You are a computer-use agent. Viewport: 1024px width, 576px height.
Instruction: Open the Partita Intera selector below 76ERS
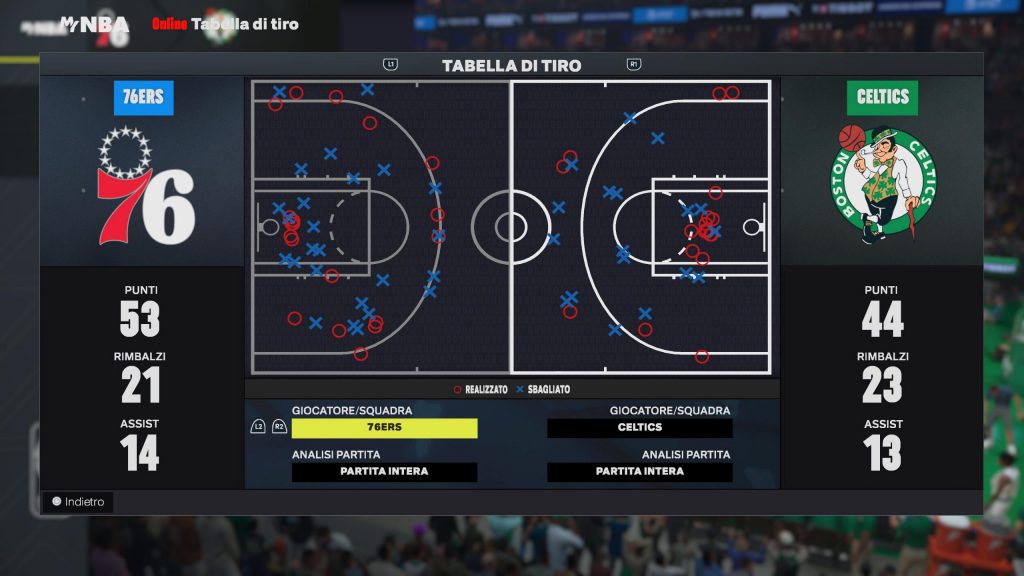[384, 472]
